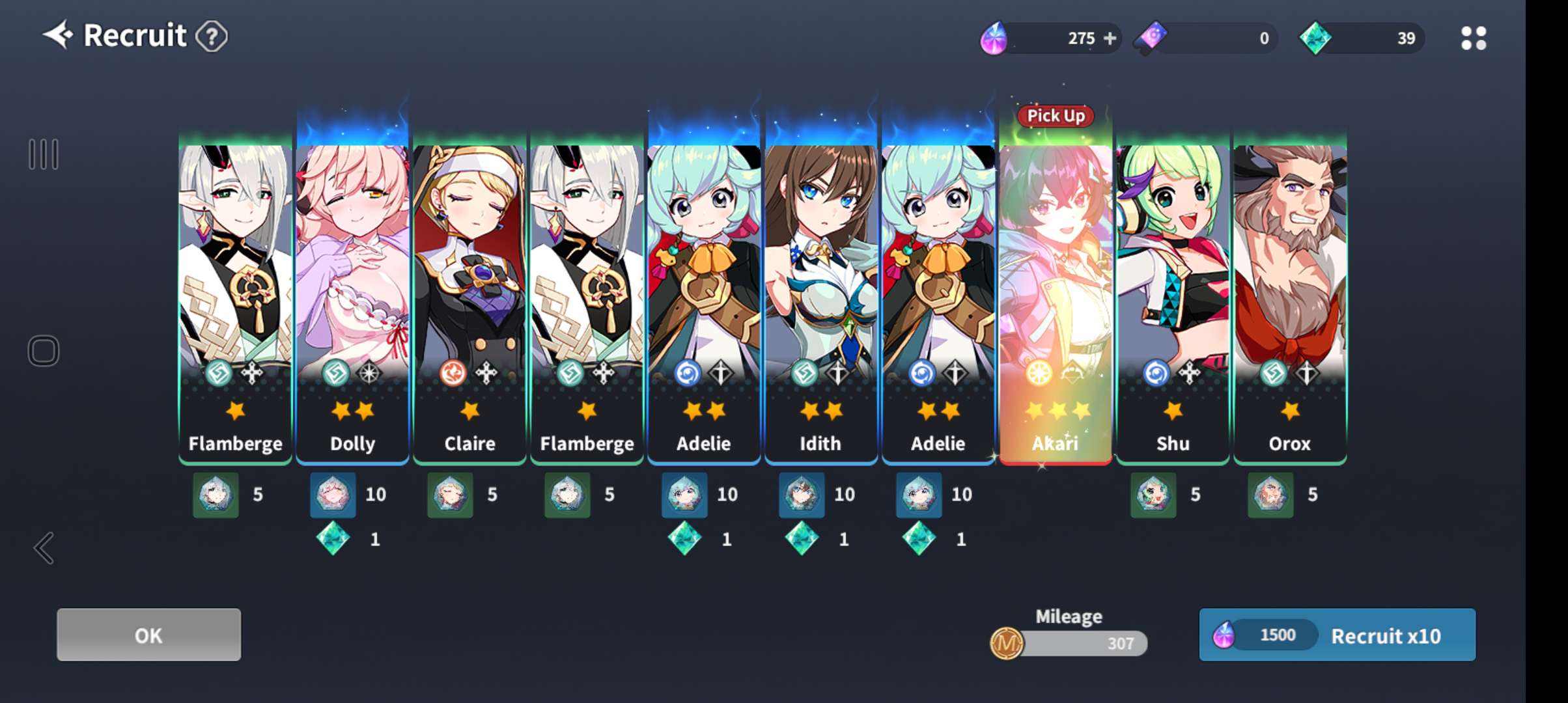Screen dimensions: 1568x703
Task: Tap the Android home navigation button
Action: point(44,351)
